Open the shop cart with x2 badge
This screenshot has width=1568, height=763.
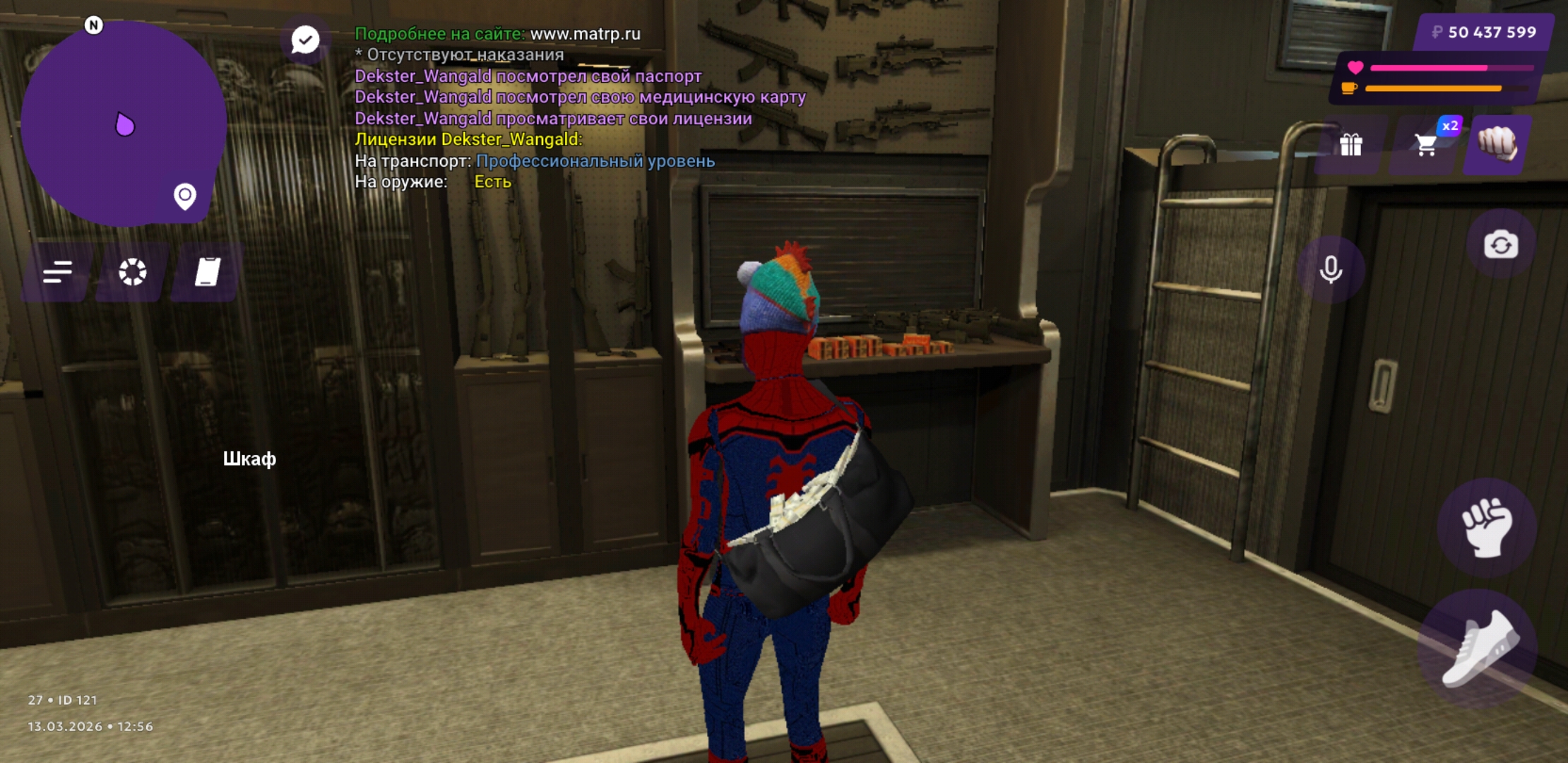(1426, 145)
